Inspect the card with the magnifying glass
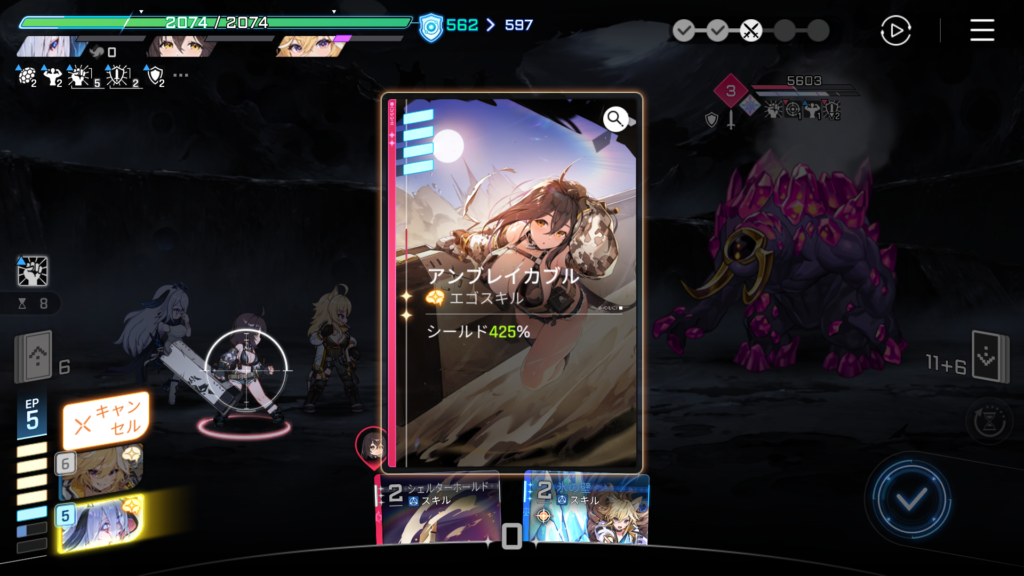This screenshot has width=1024, height=576. pos(615,120)
